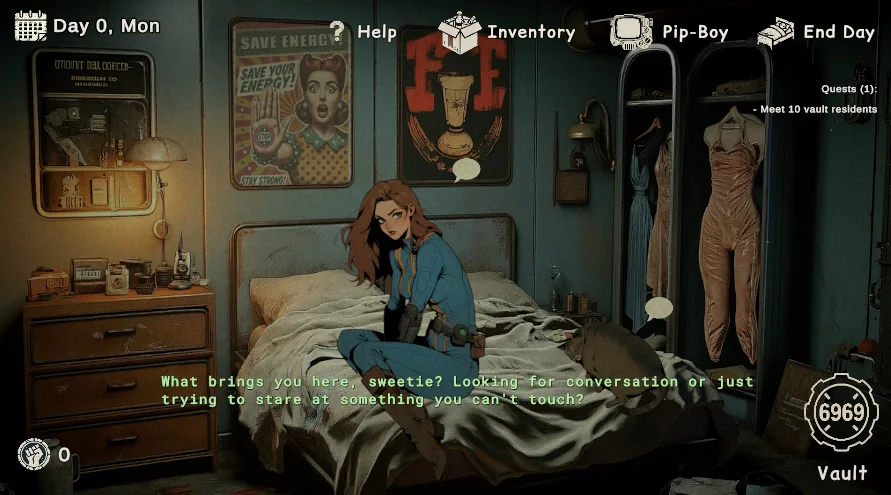This screenshot has width=891, height=495.
Task: Click the fist coin currency icon
Action: [33, 455]
